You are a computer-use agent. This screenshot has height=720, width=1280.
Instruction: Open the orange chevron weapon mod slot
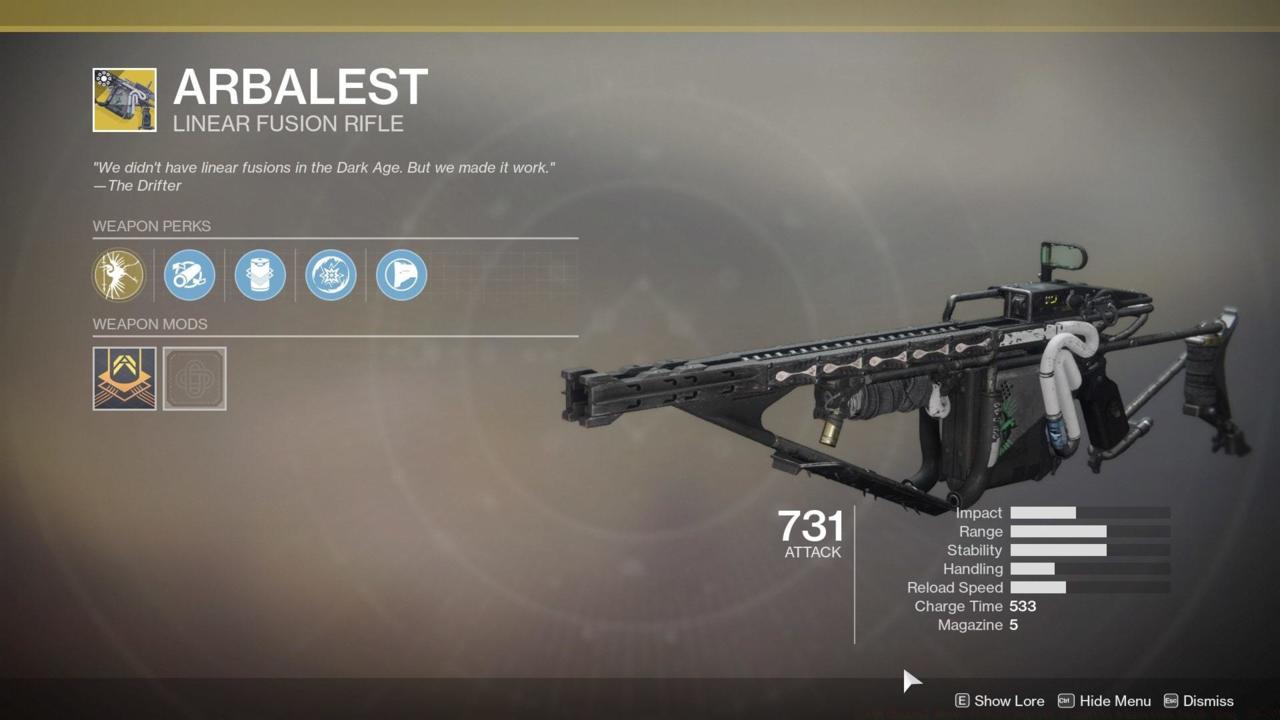(125, 379)
